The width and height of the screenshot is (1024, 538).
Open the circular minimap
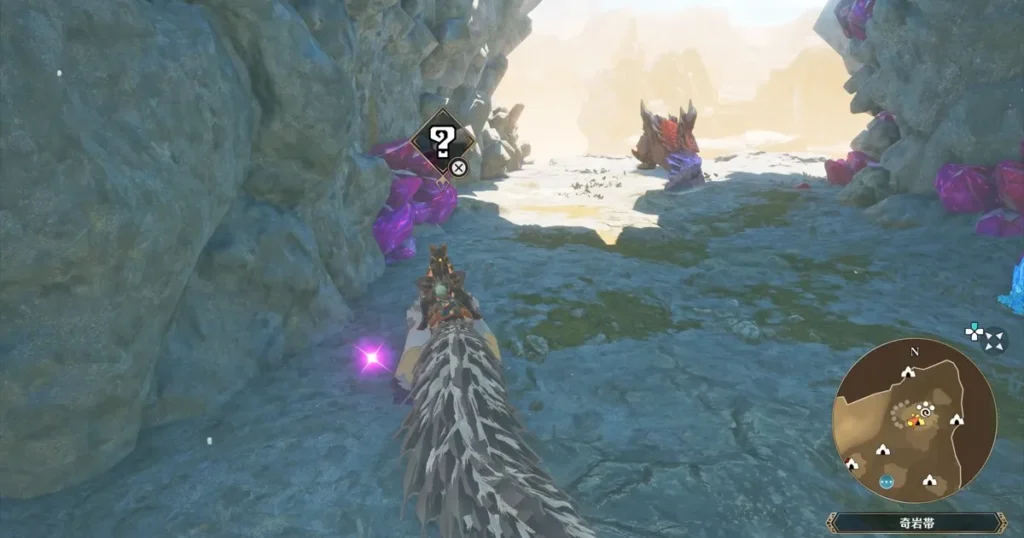913,418
